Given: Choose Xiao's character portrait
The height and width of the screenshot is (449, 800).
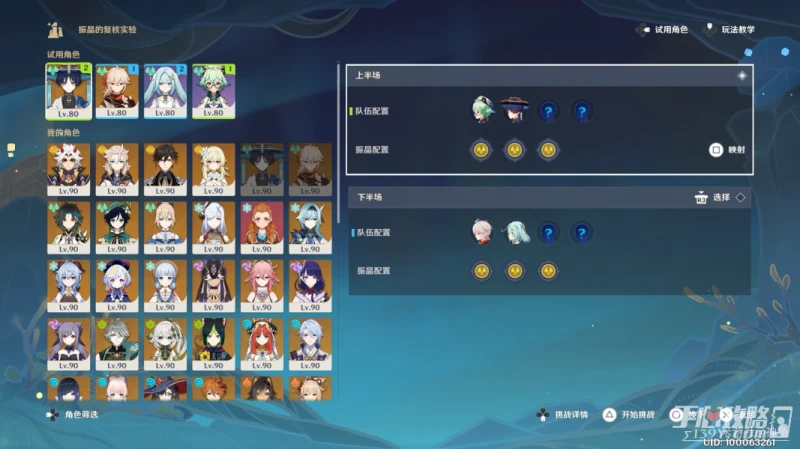Looking at the screenshot, I should 67,226.
